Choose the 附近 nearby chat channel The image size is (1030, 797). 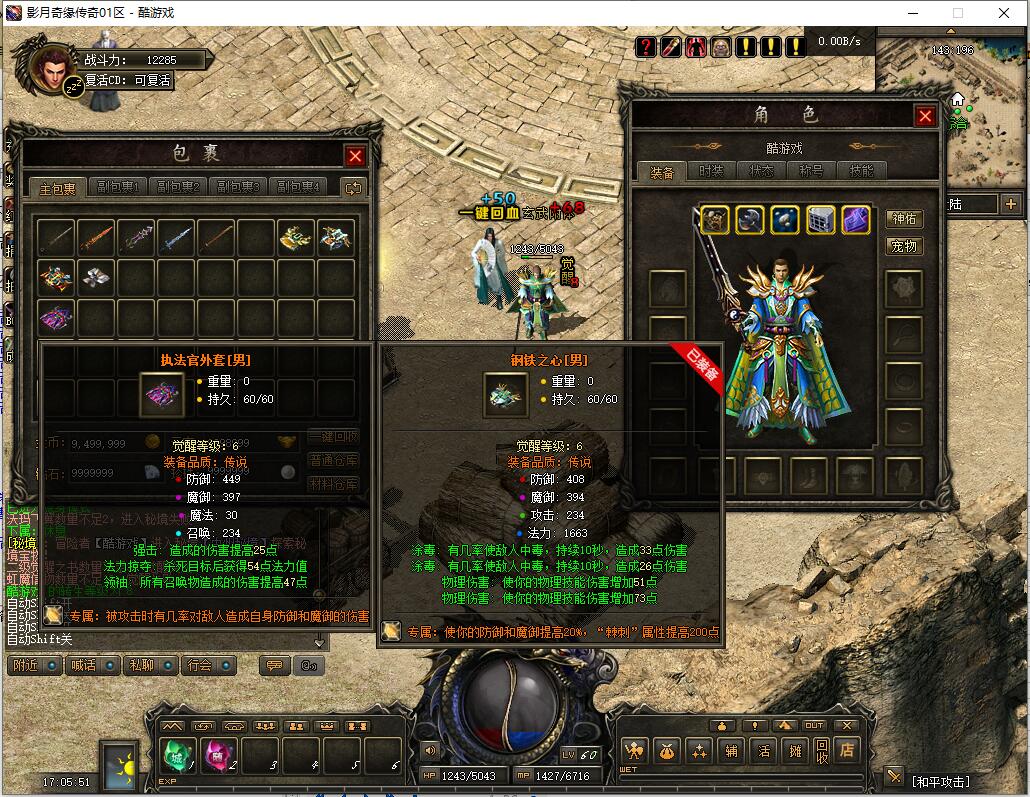coord(26,665)
